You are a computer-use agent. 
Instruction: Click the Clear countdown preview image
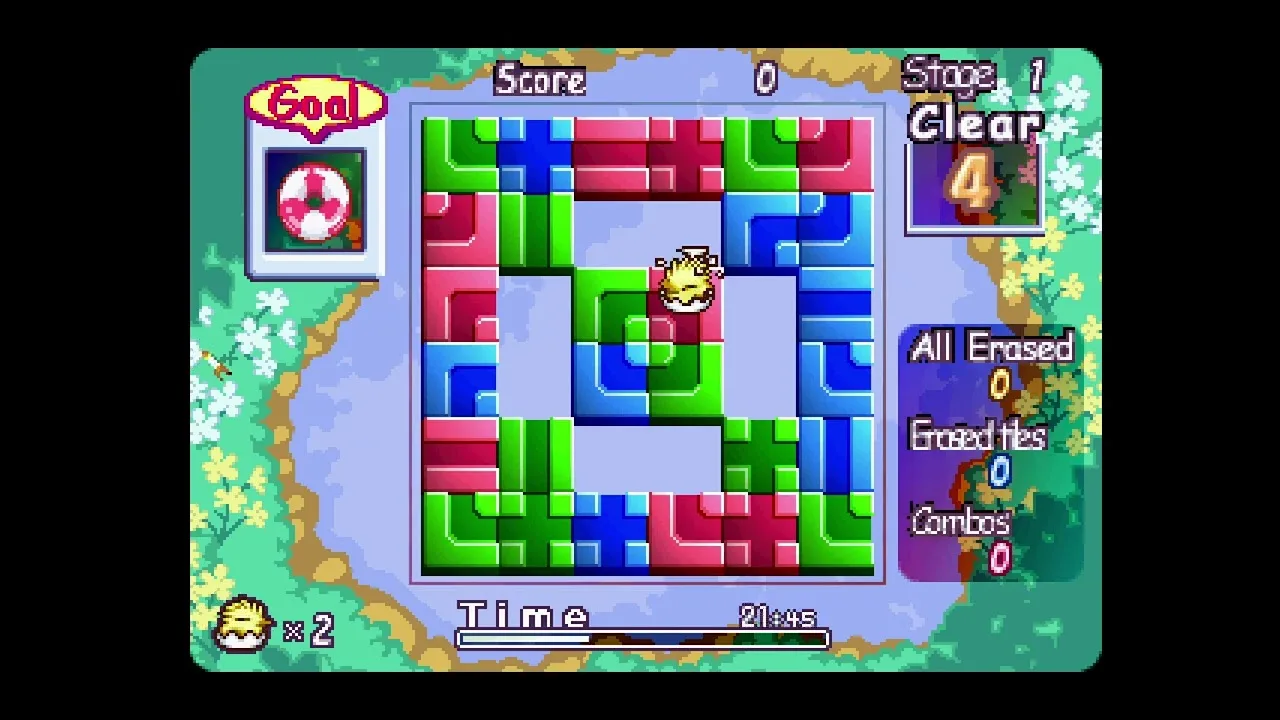(974, 185)
